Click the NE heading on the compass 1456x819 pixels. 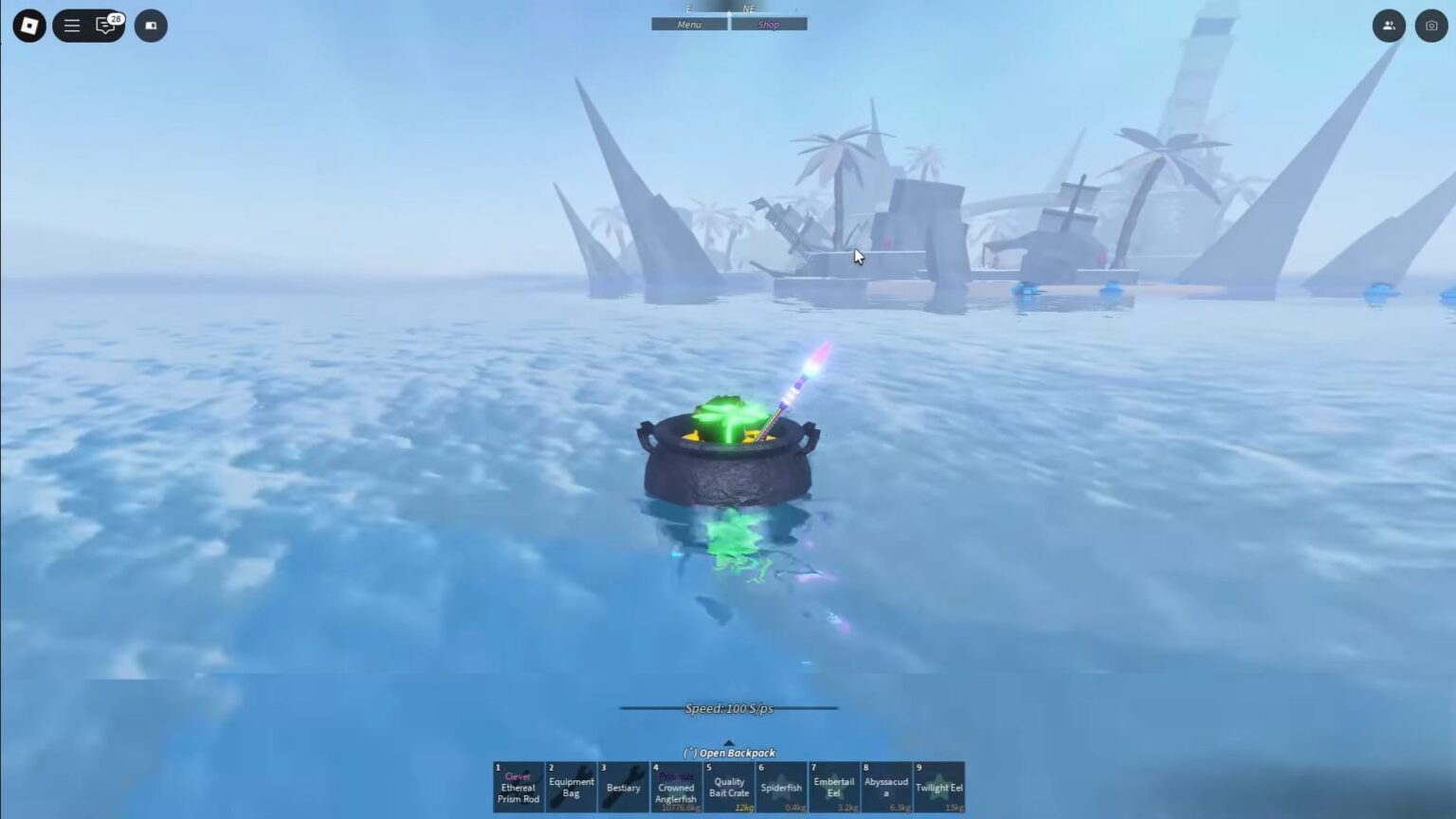pos(748,8)
